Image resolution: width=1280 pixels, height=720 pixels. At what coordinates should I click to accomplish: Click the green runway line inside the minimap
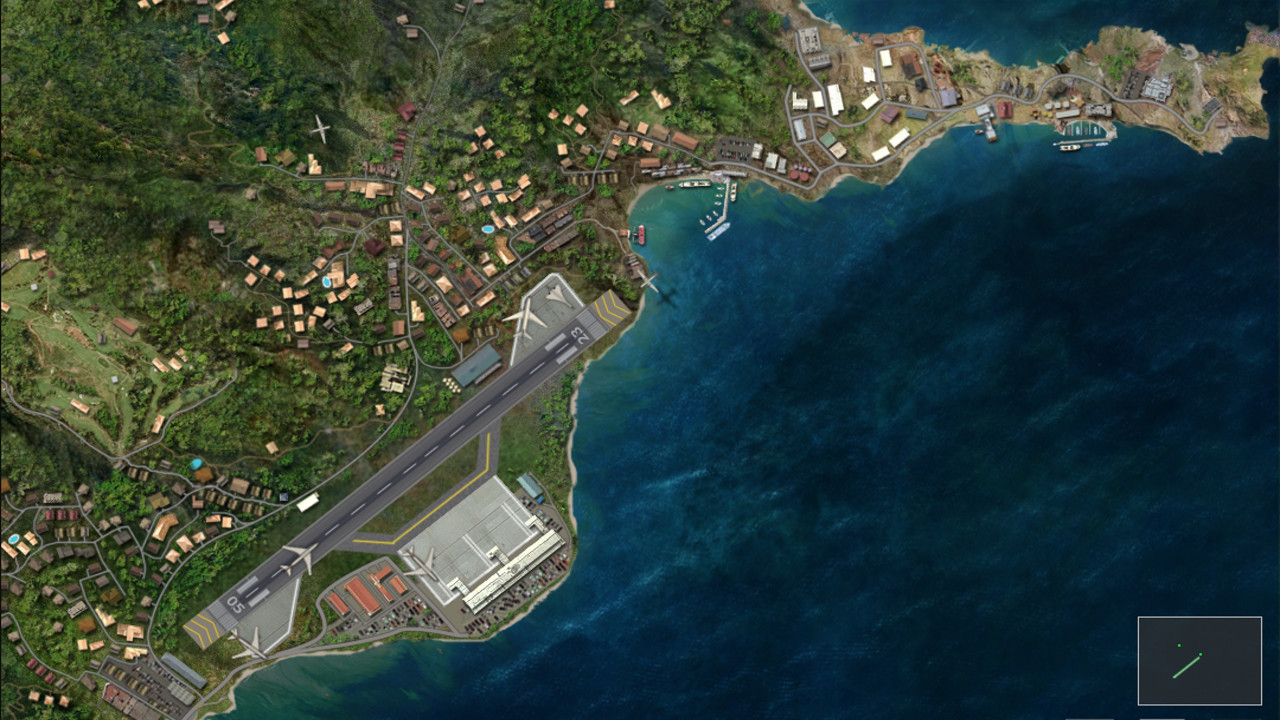[1187, 667]
